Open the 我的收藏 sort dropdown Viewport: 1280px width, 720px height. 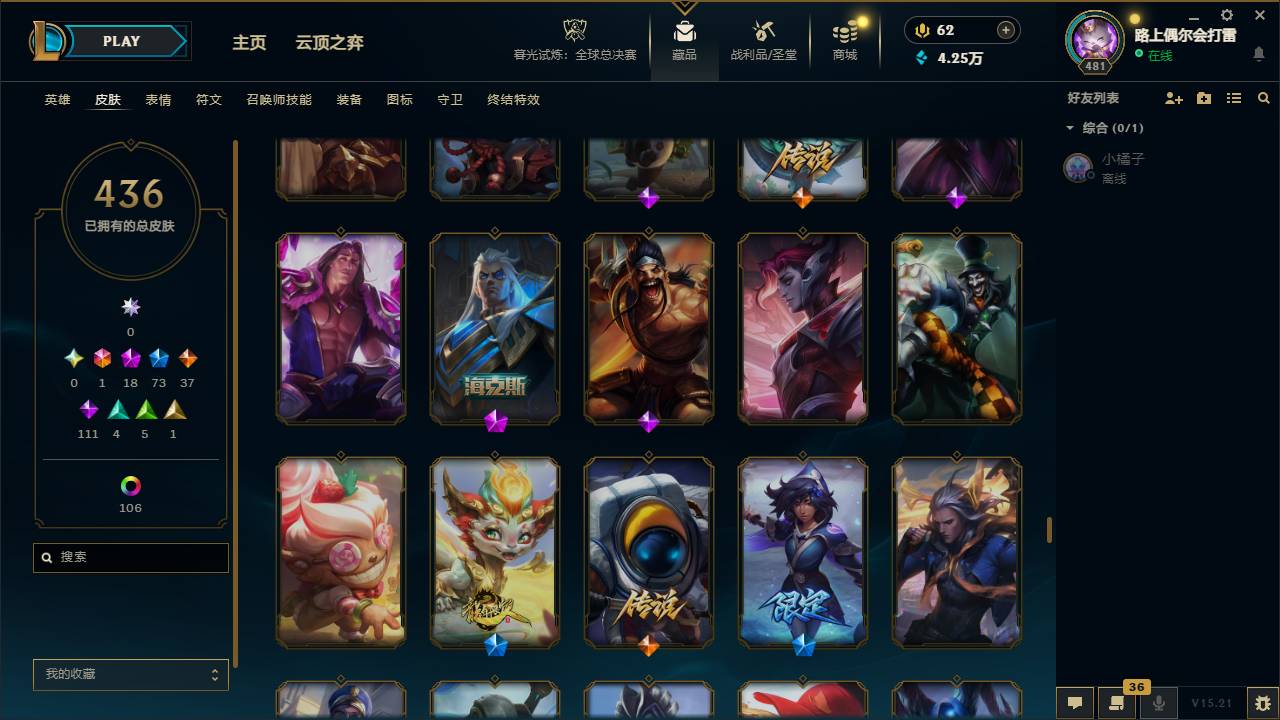point(130,675)
